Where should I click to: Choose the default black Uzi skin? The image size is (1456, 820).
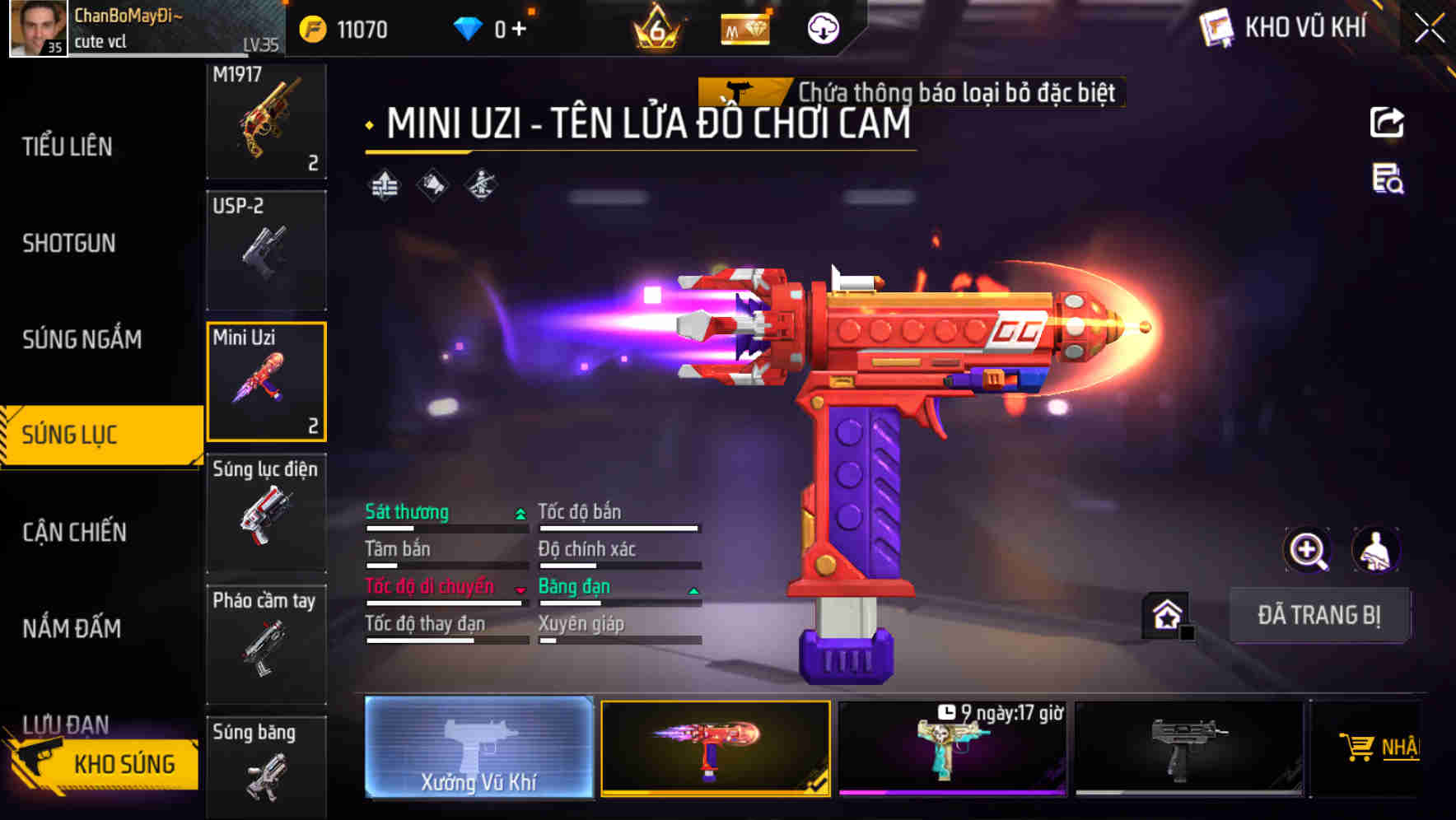(1189, 749)
